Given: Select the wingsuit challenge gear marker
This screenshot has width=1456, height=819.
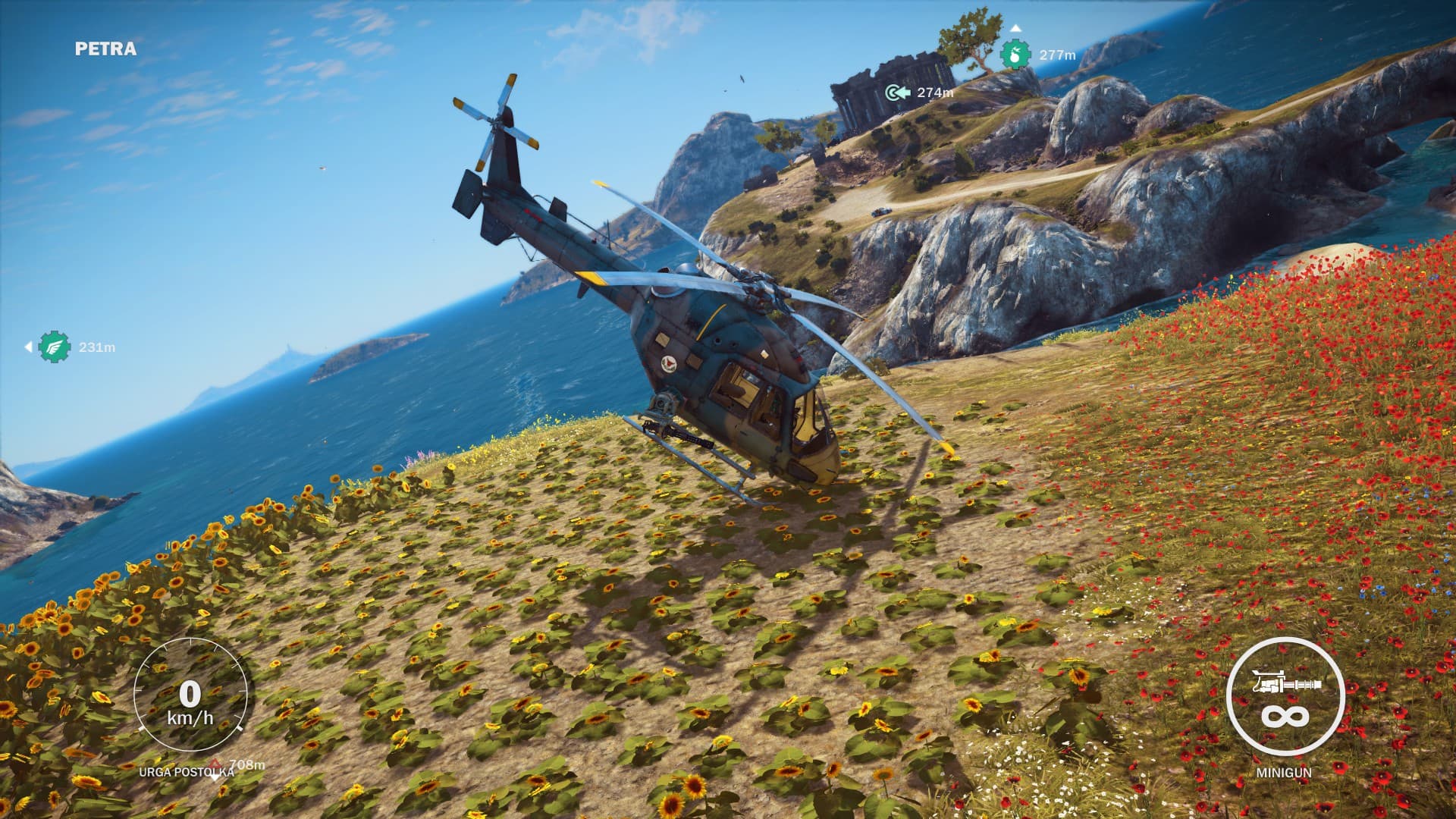Looking at the screenshot, I should click(55, 347).
